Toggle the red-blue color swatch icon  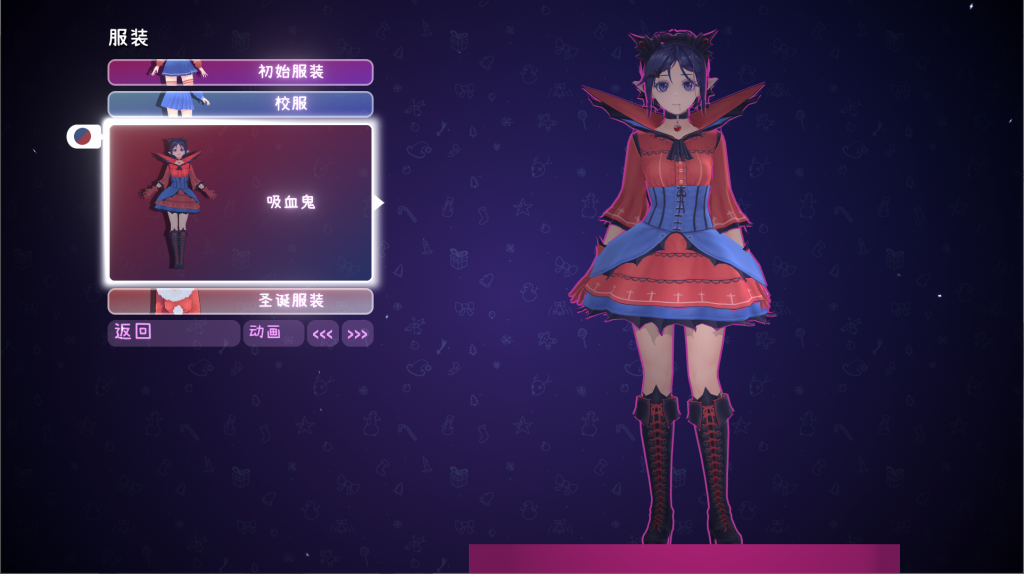click(x=83, y=136)
